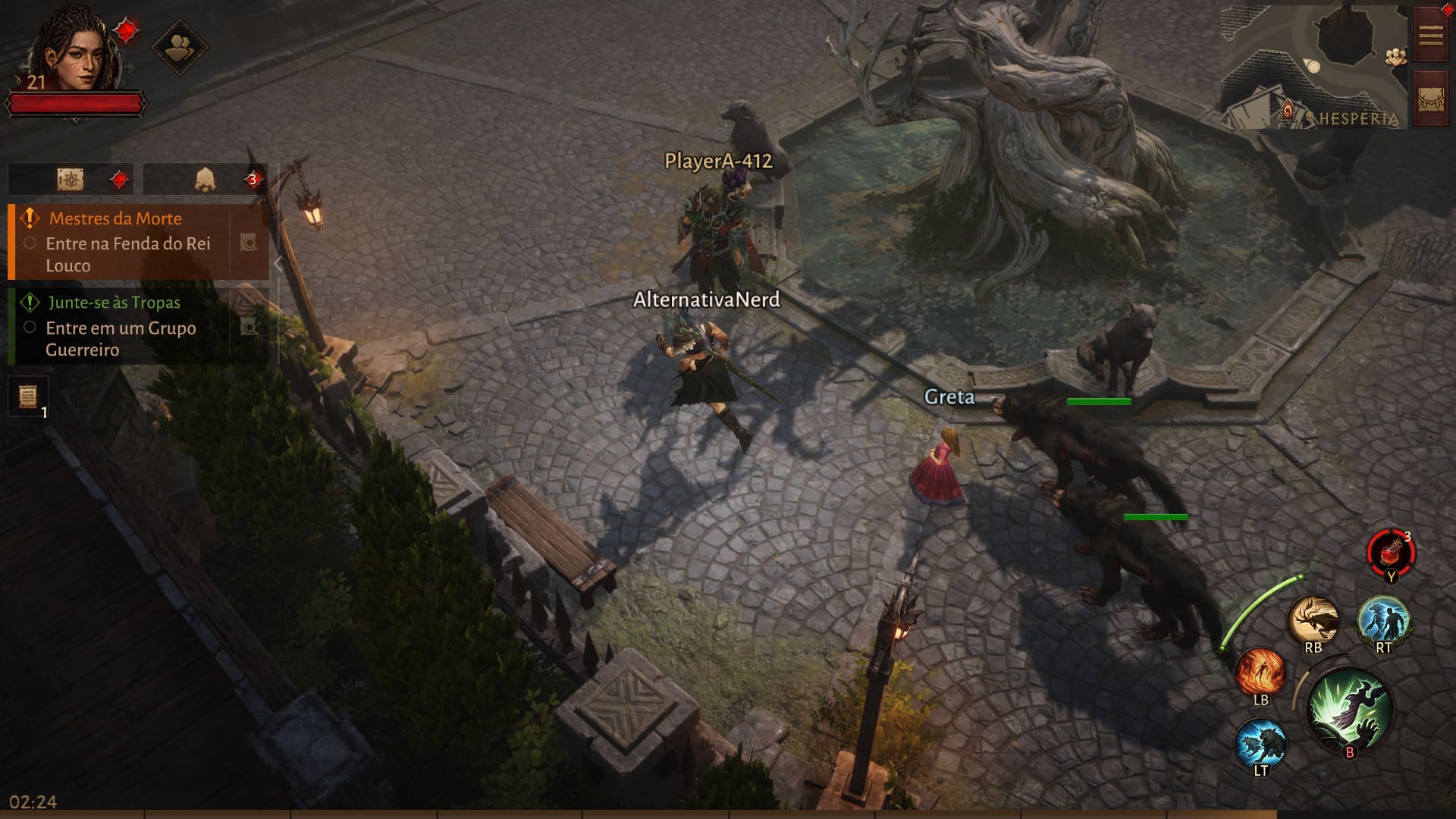Activate the blue wolf pack skill
Image resolution: width=1456 pixels, height=819 pixels.
coord(1260,743)
